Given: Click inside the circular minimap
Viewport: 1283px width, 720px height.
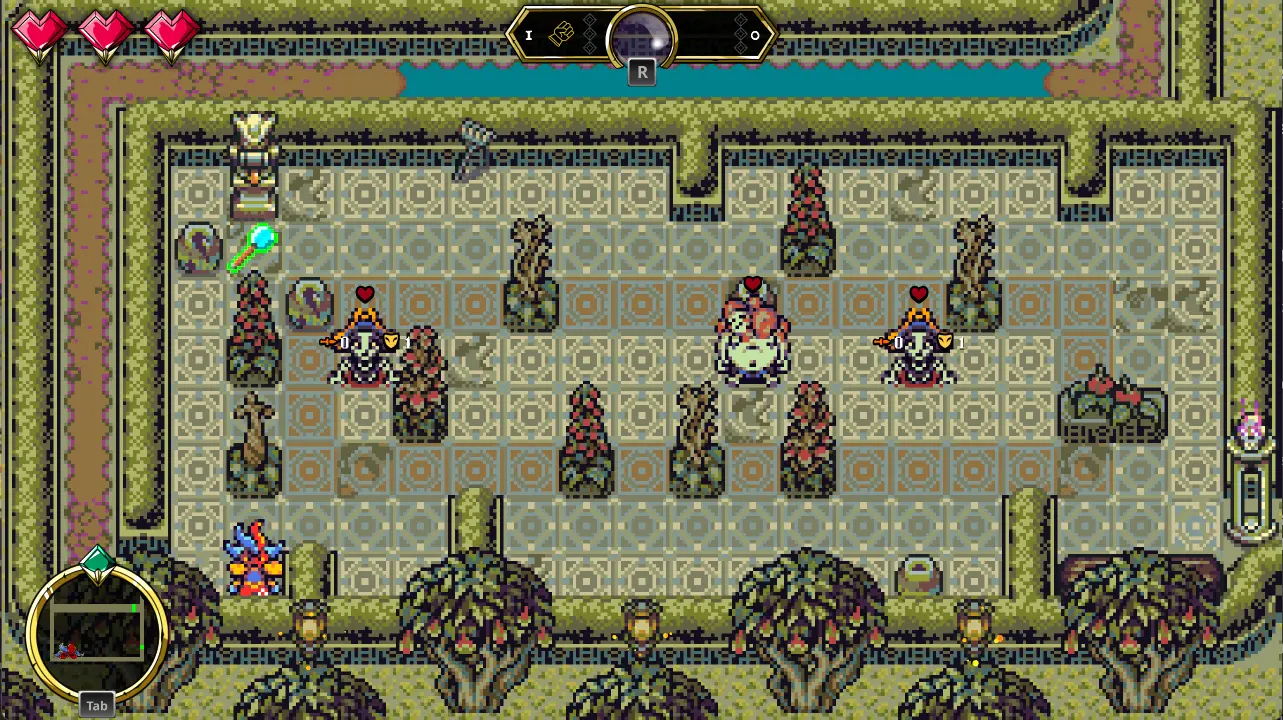Looking at the screenshot, I should [97, 630].
